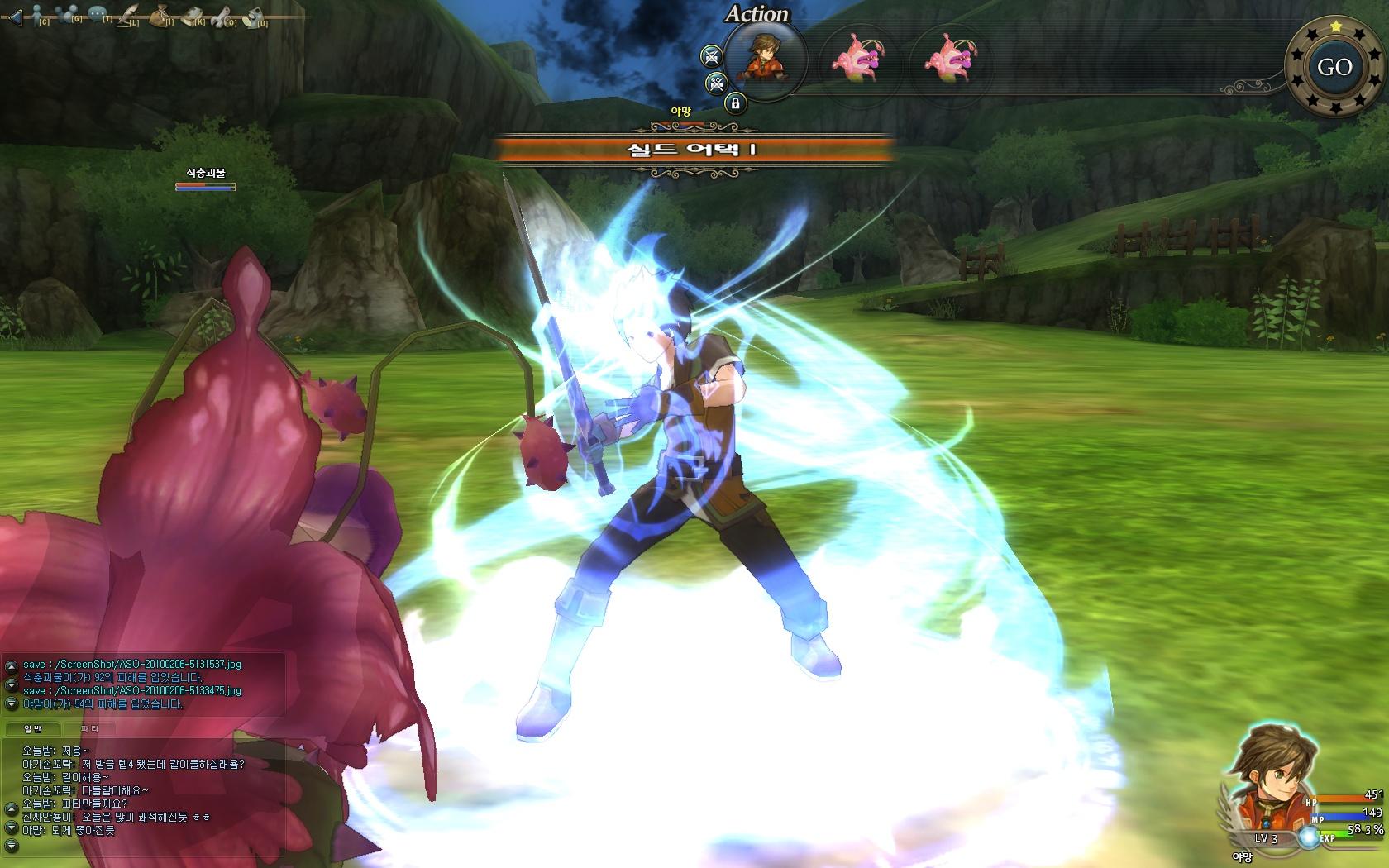Click the GO button
This screenshot has width=1389, height=868.
point(1334,67)
